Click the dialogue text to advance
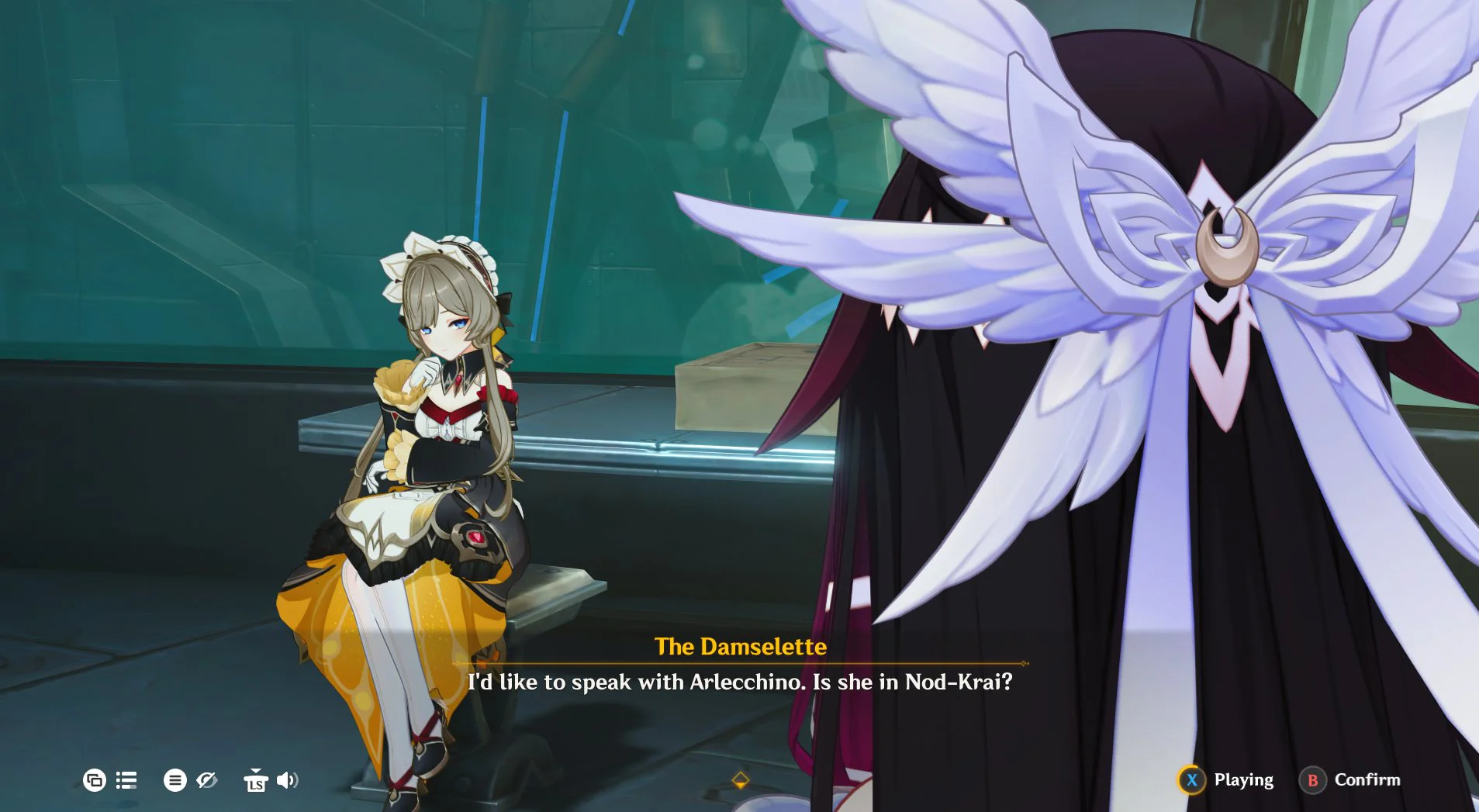The image size is (1479, 812). (x=739, y=682)
